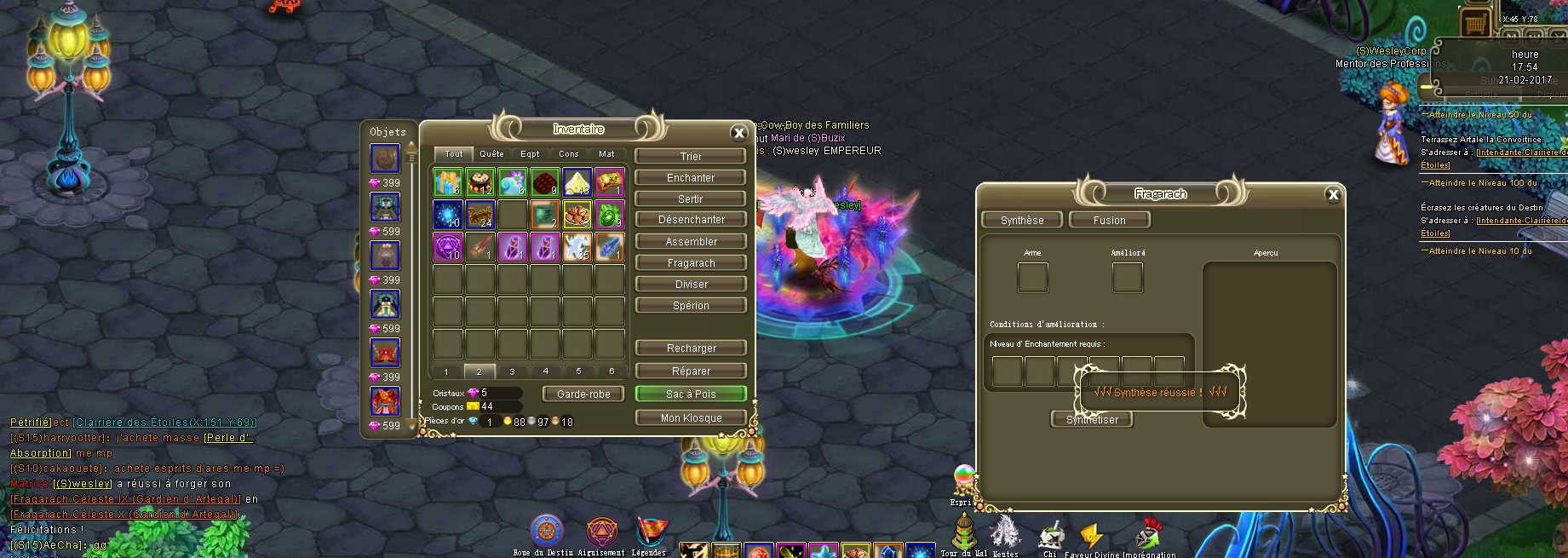Sort items with the Trier button
This screenshot has width=1568, height=558.
(x=691, y=157)
